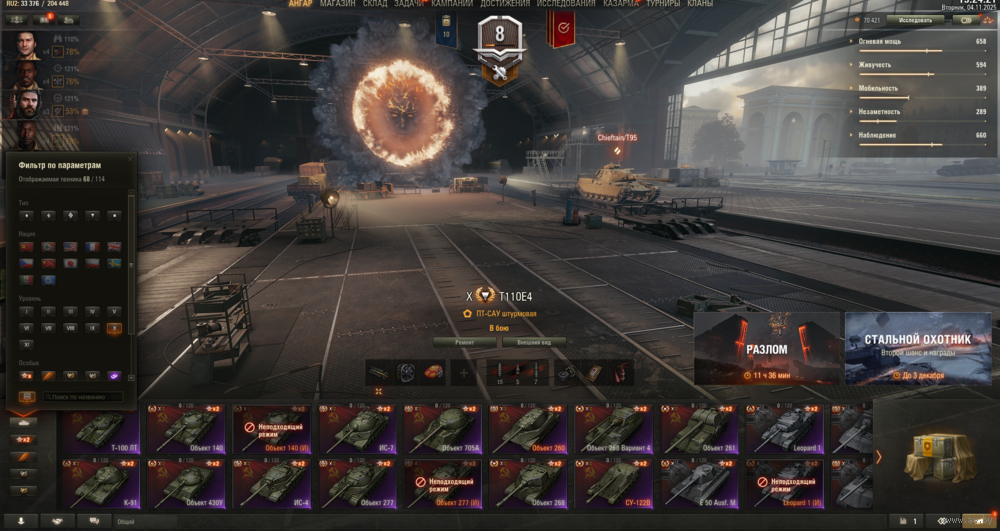Select the Т-100 ЛТ tank card
The height and width of the screenshot is (531, 1000).
click(101, 428)
